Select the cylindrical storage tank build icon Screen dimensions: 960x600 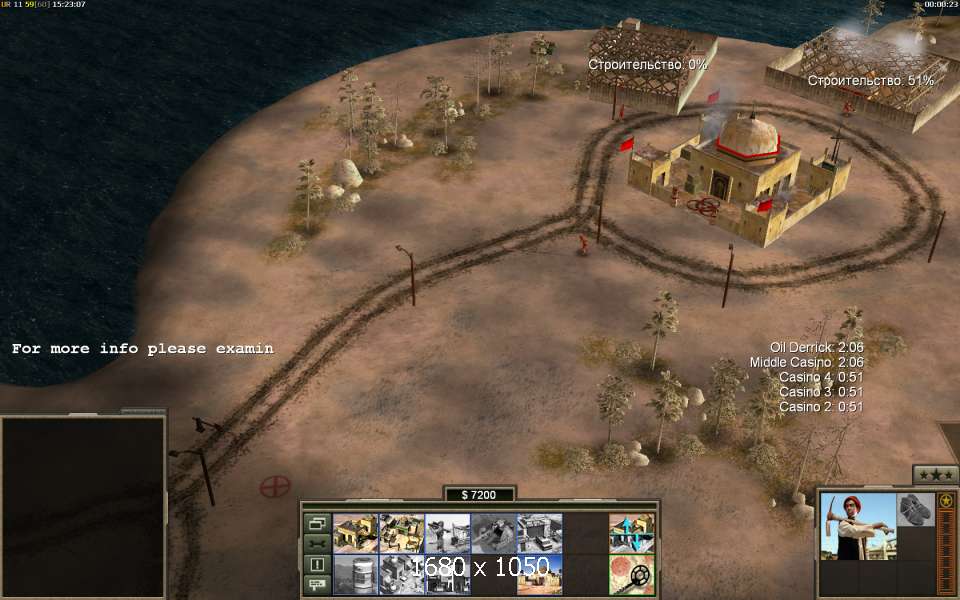click(355, 575)
